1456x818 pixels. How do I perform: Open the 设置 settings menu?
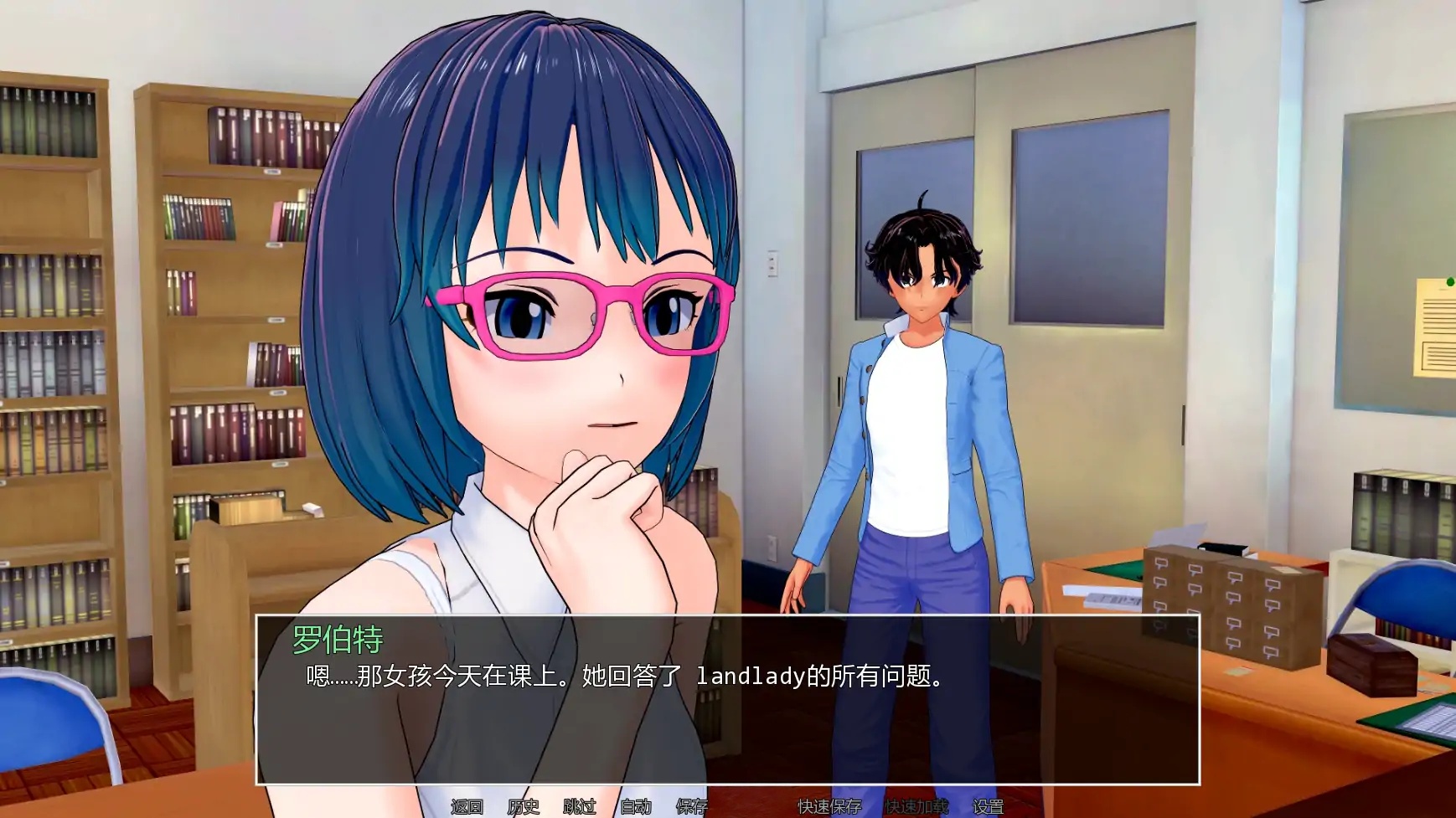989,808
